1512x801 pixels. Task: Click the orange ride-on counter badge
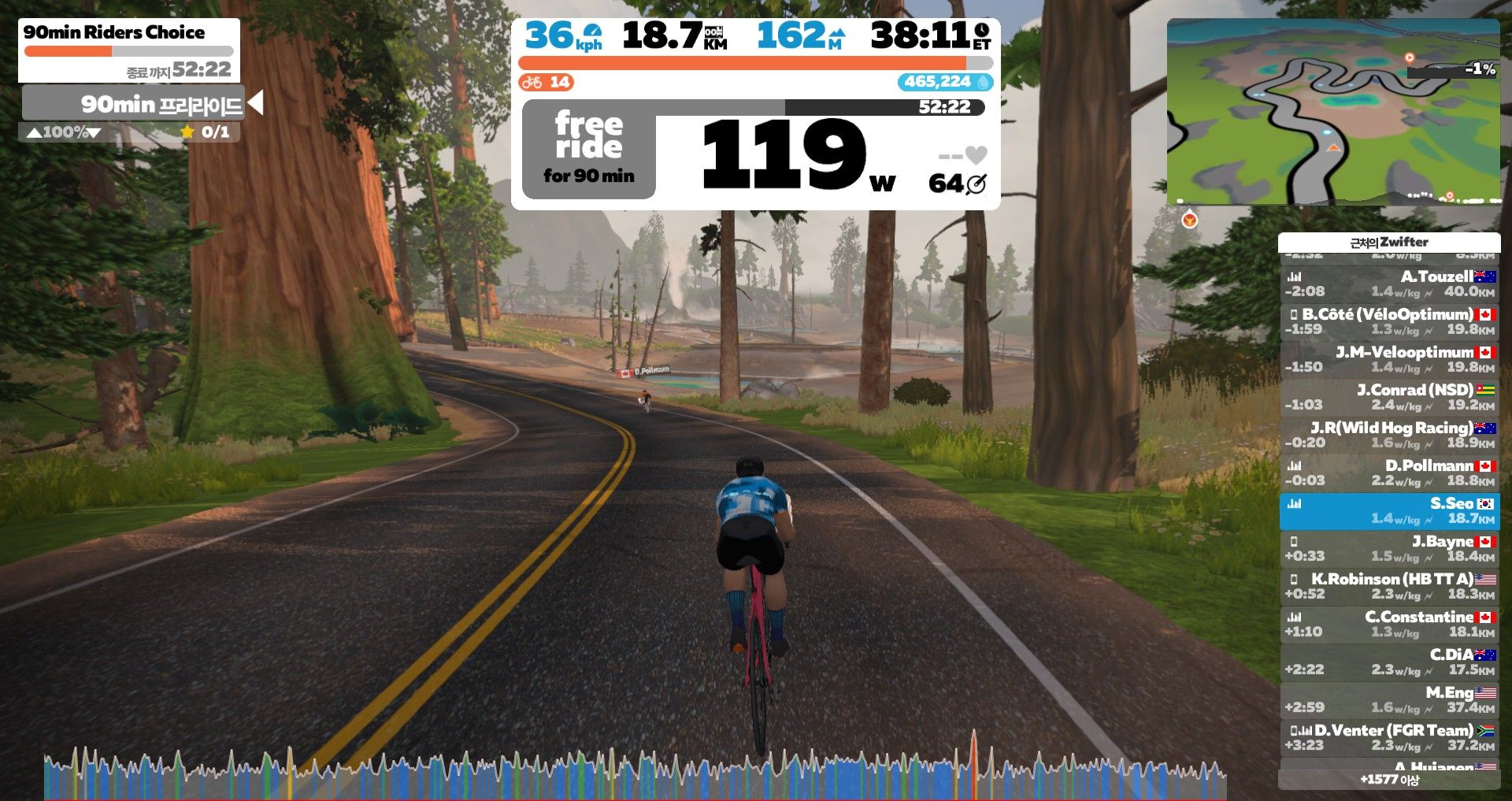(546, 82)
